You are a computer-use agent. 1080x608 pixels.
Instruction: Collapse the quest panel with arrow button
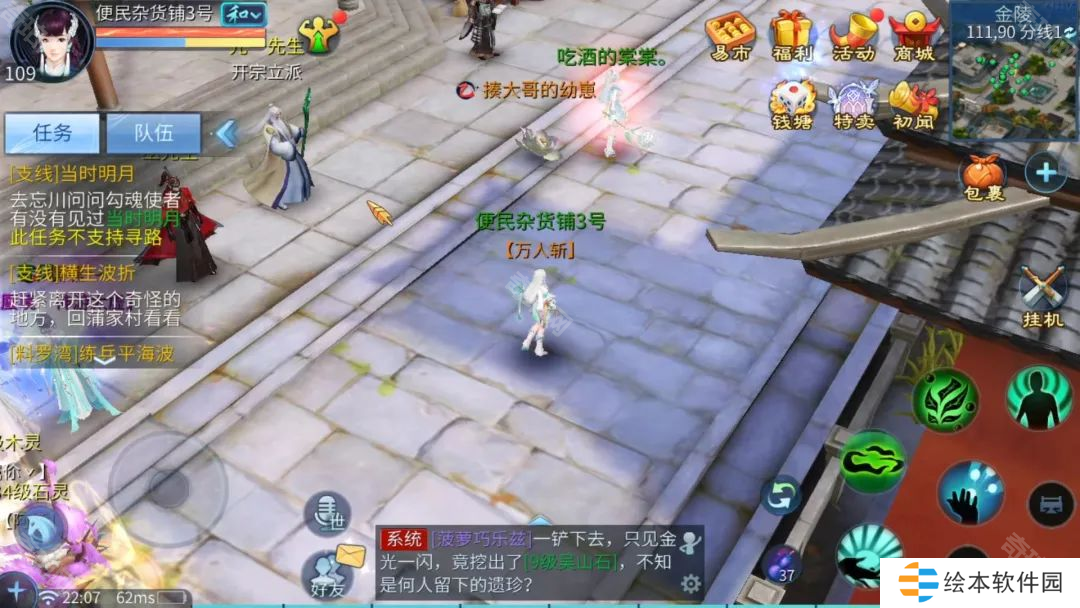226,132
